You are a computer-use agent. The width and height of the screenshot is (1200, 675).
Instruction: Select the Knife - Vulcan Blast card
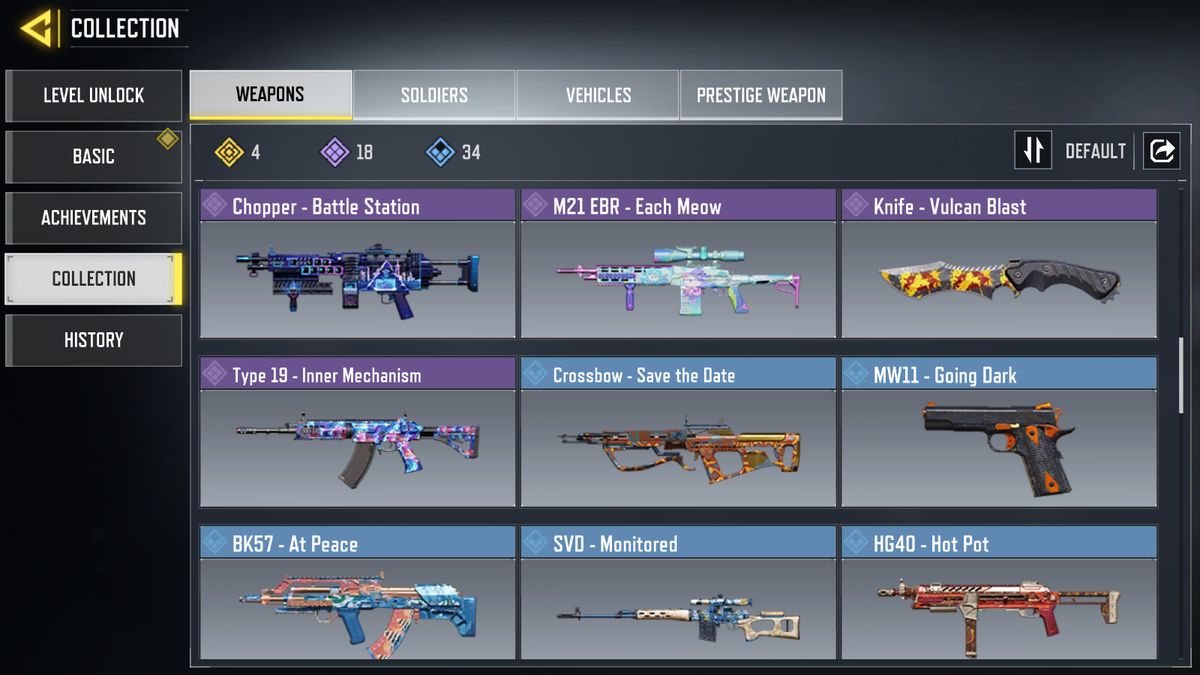(x=999, y=265)
